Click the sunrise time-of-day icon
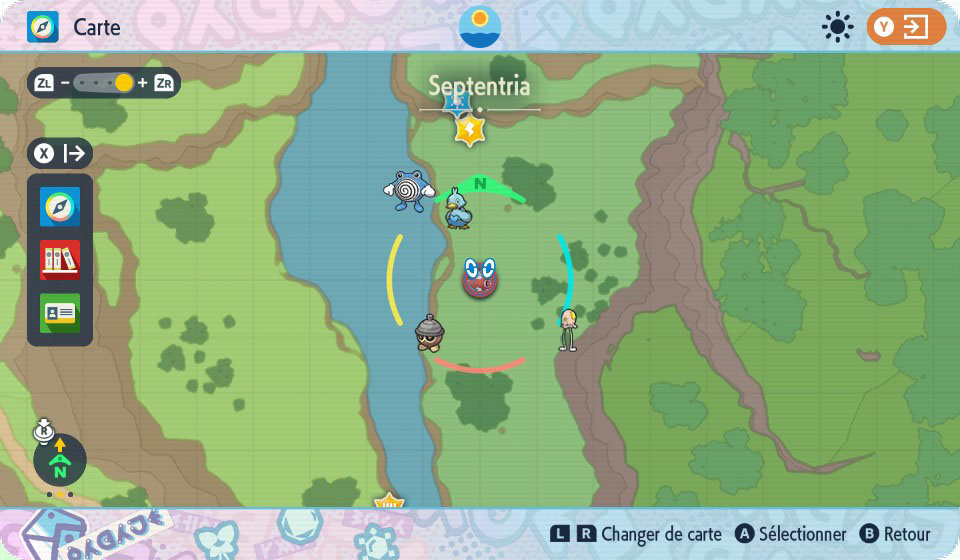Screen dimensions: 960x560 point(480,27)
